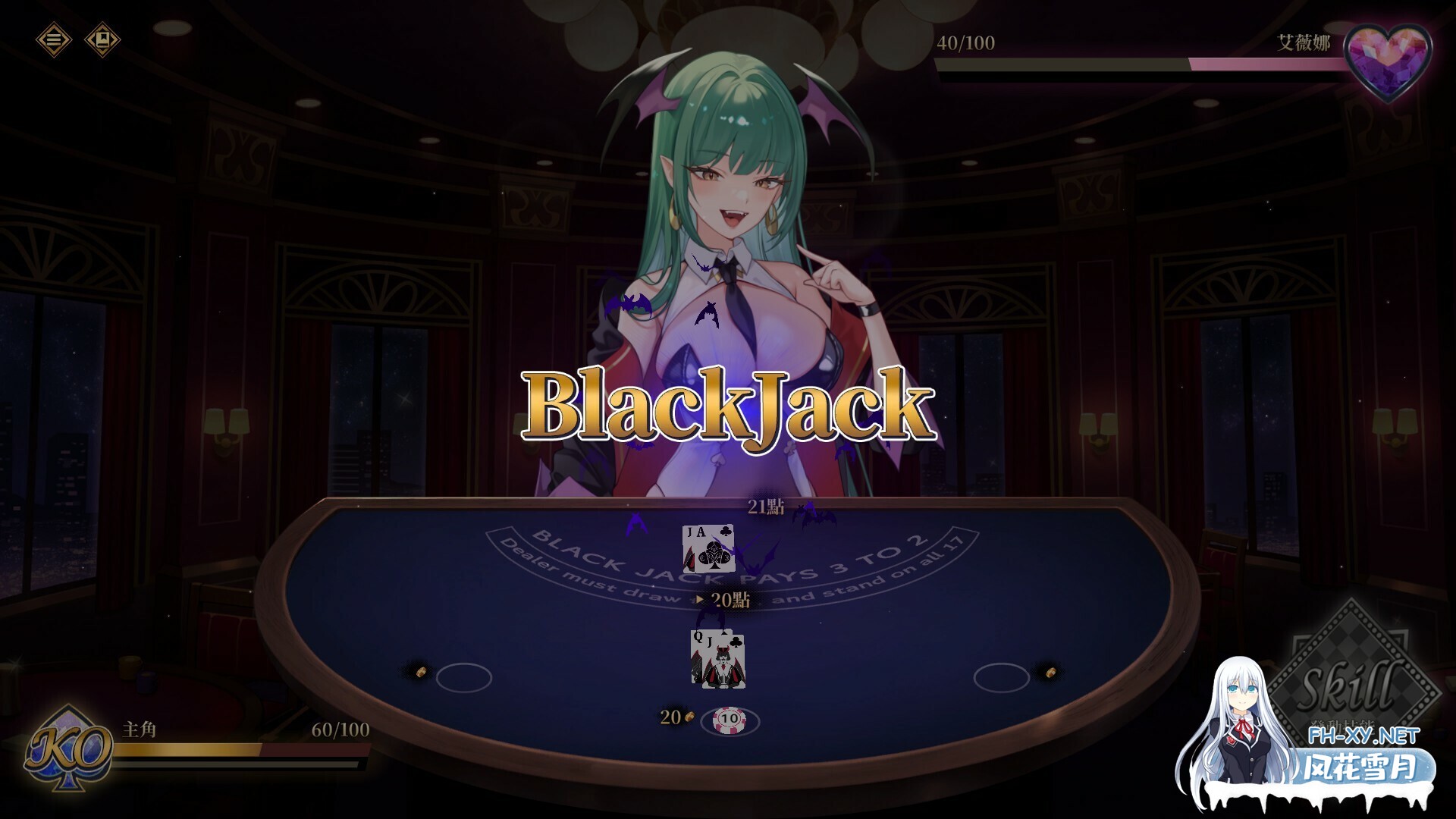Click the KO spade emblem
This screenshot has width=1456, height=819.
click(x=69, y=749)
